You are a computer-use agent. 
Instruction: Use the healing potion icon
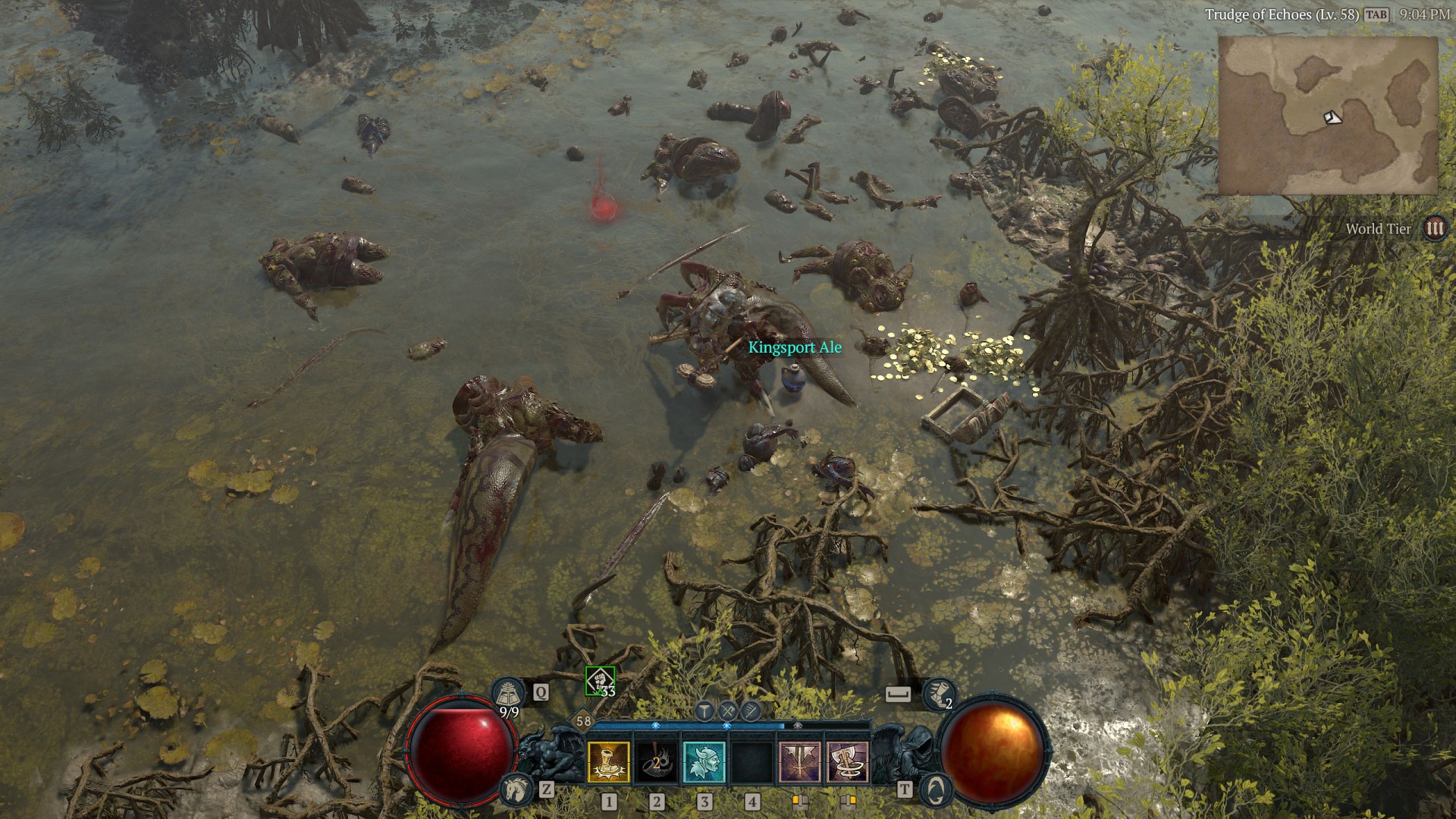(507, 692)
